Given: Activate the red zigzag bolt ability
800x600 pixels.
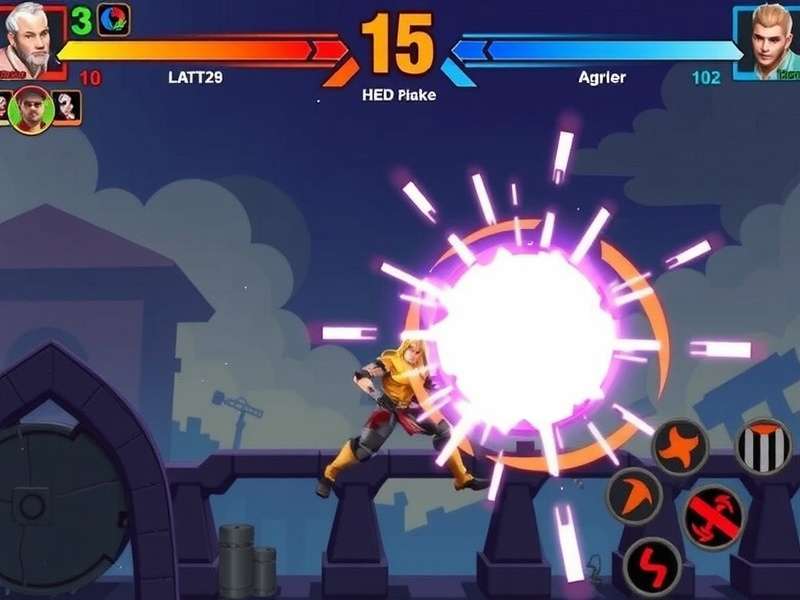Looking at the screenshot, I should coord(651,567).
